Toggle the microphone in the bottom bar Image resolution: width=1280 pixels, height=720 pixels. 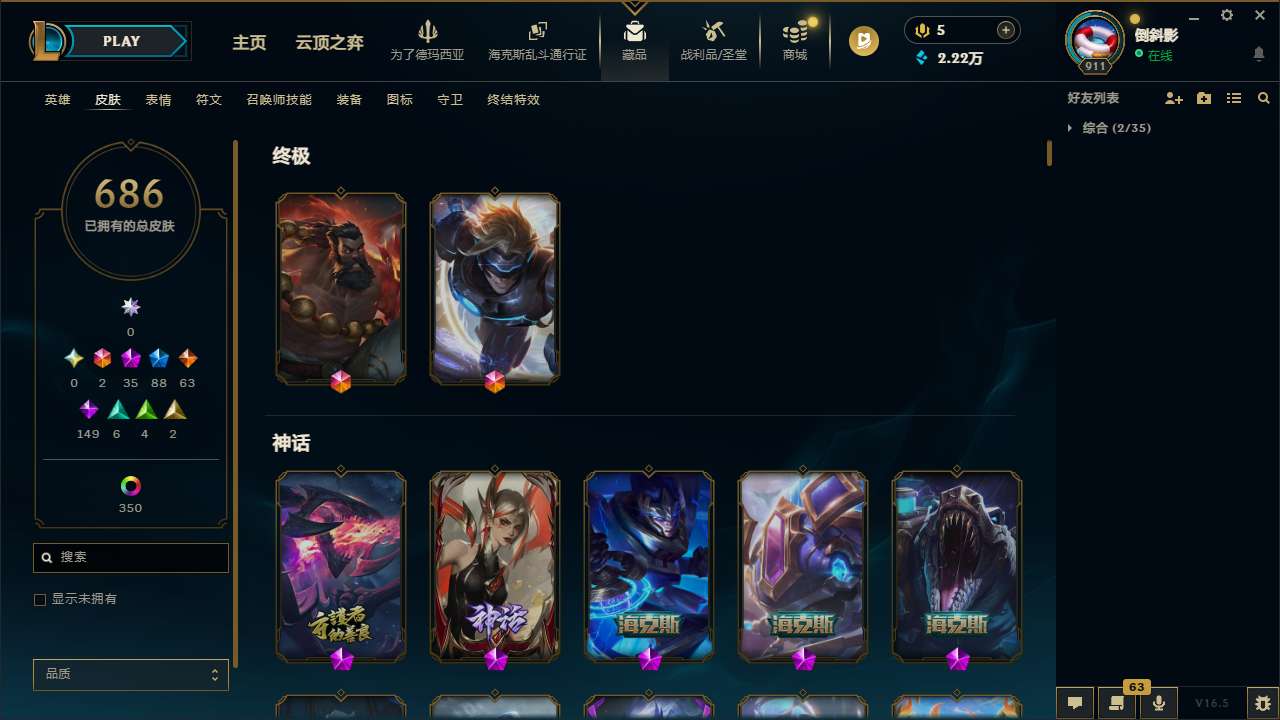1158,702
